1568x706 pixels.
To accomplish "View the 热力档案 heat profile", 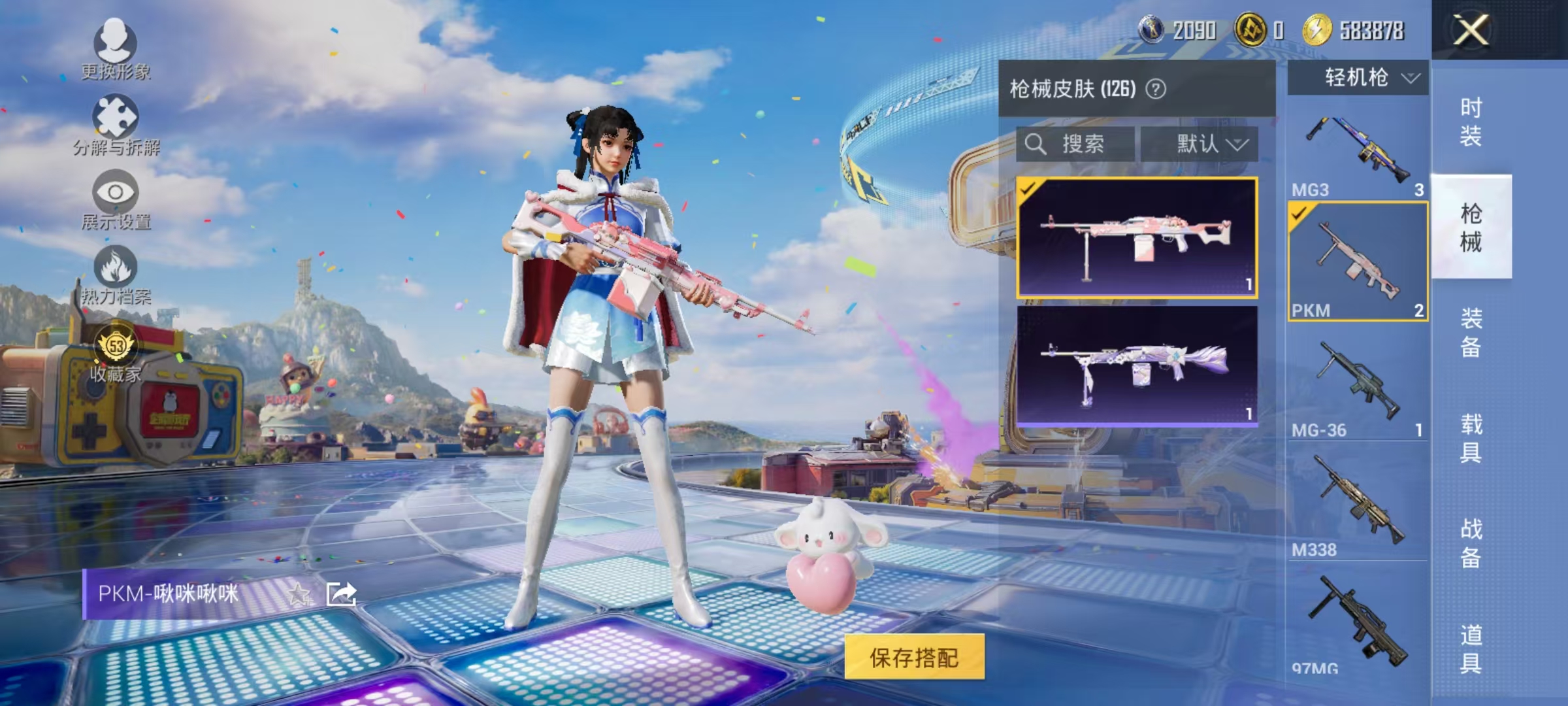I will coord(116,281).
